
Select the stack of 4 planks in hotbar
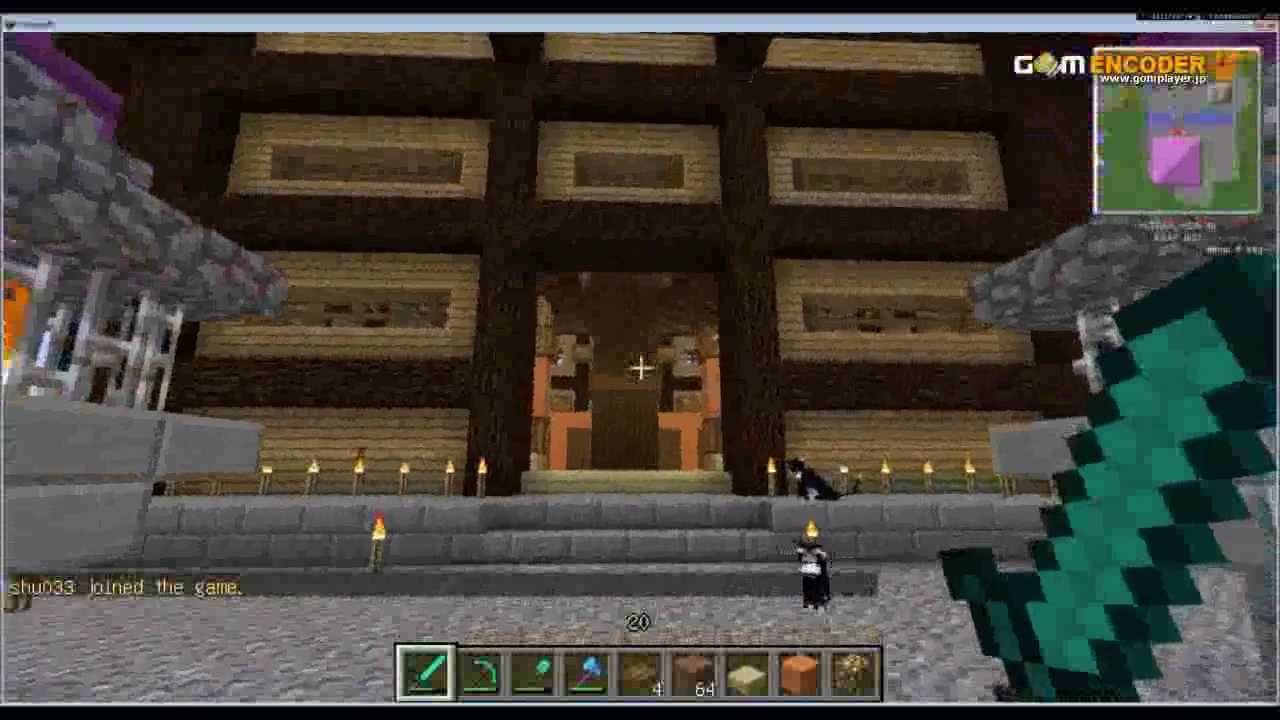(640, 670)
